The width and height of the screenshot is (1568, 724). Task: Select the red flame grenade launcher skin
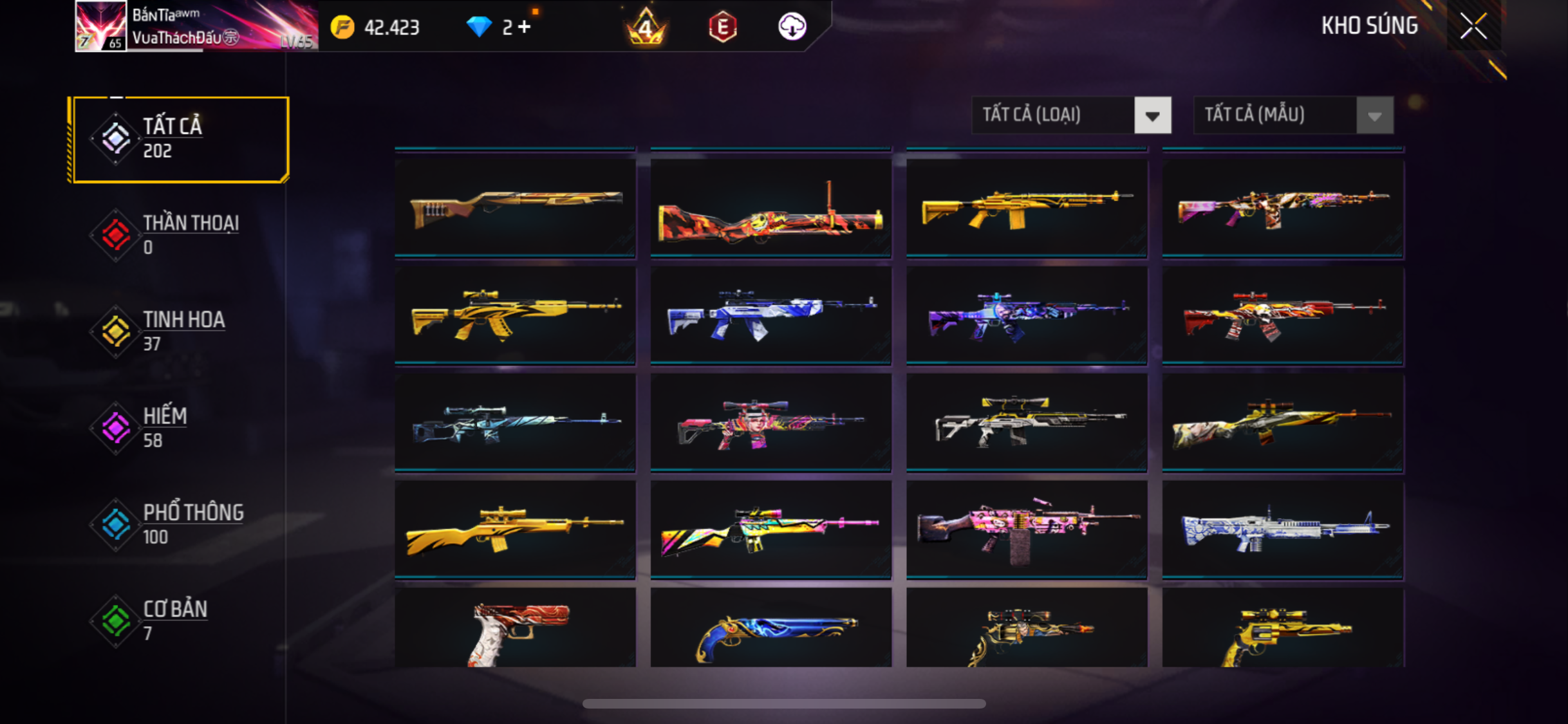[x=770, y=207]
